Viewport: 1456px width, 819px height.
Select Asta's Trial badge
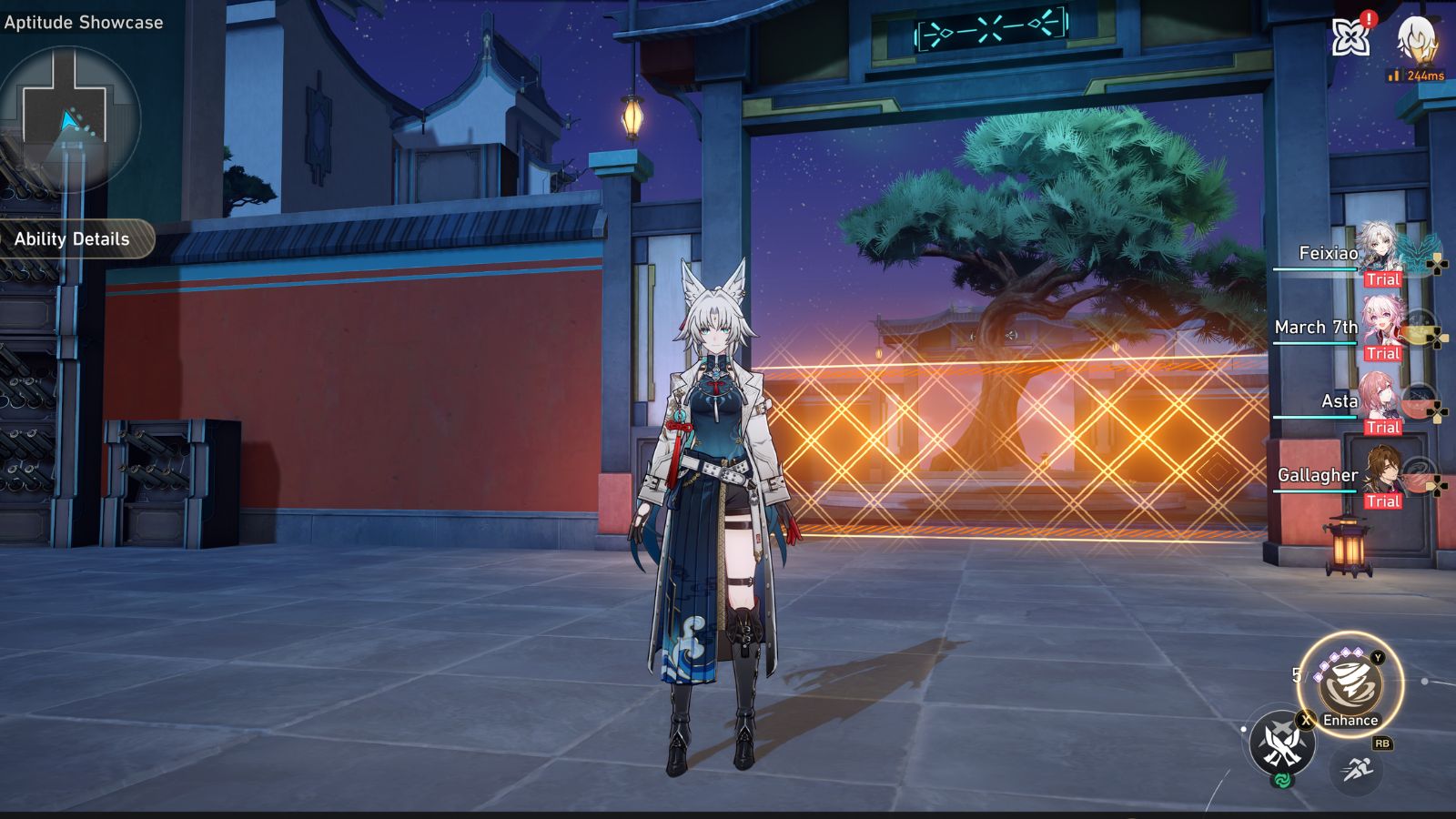coord(1382,428)
